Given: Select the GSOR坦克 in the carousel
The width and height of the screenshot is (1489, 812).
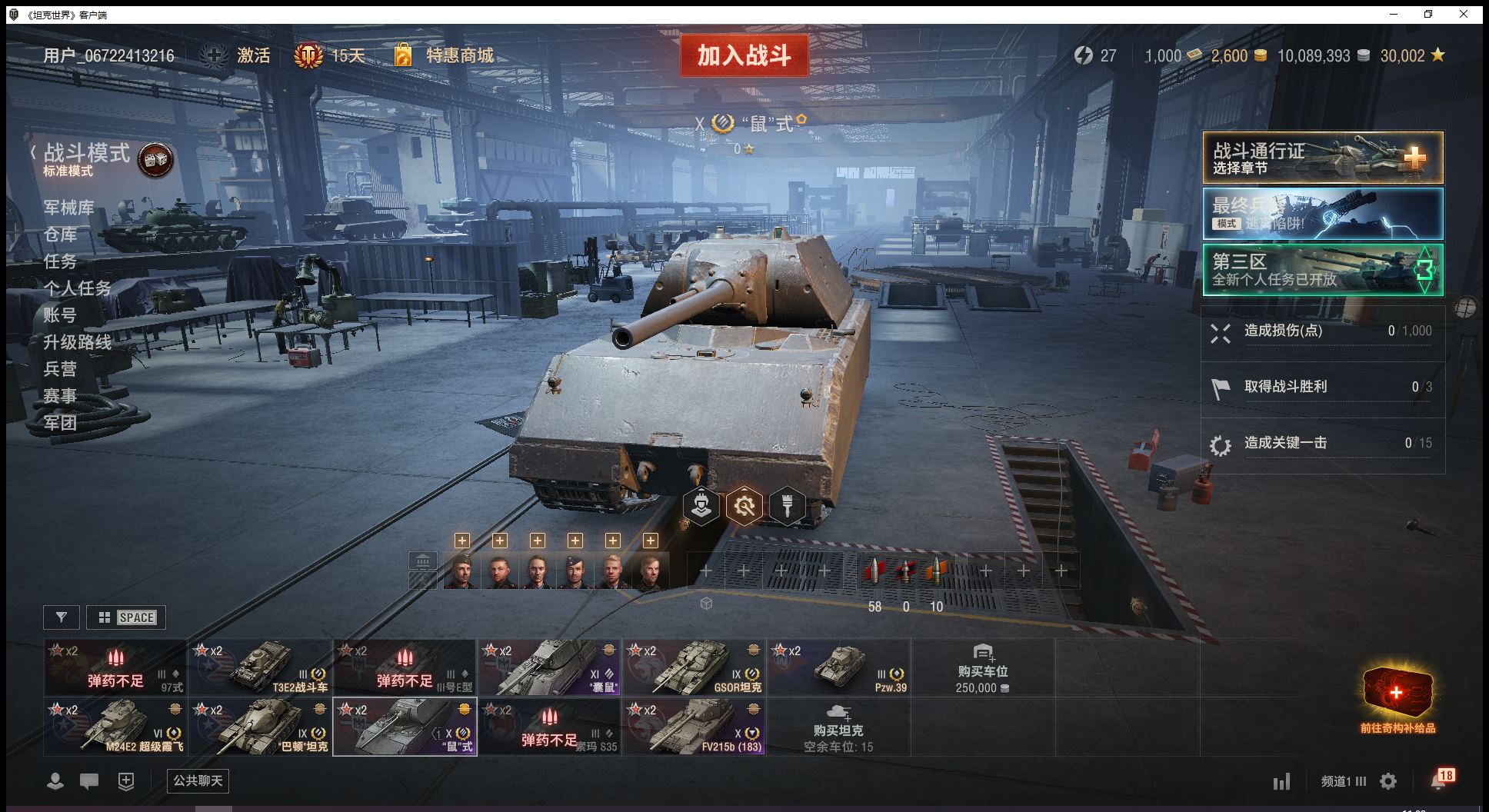Looking at the screenshot, I should click(x=694, y=667).
